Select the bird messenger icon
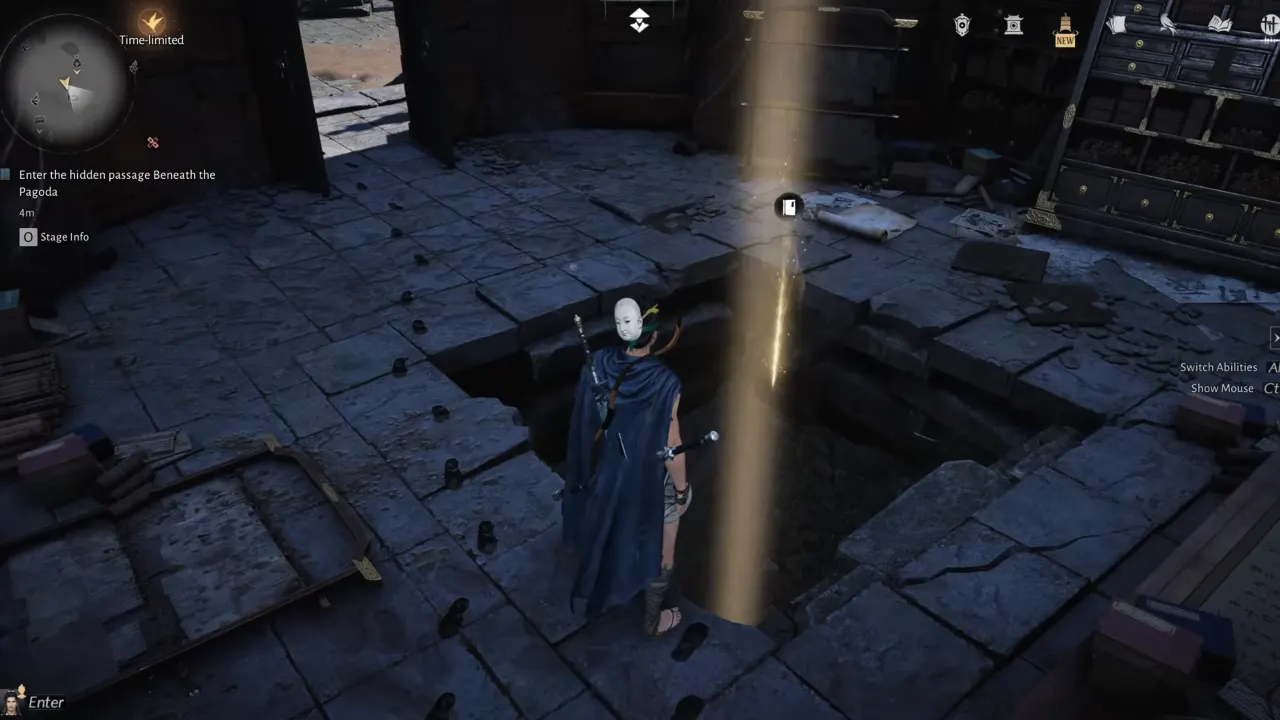 [1168, 25]
